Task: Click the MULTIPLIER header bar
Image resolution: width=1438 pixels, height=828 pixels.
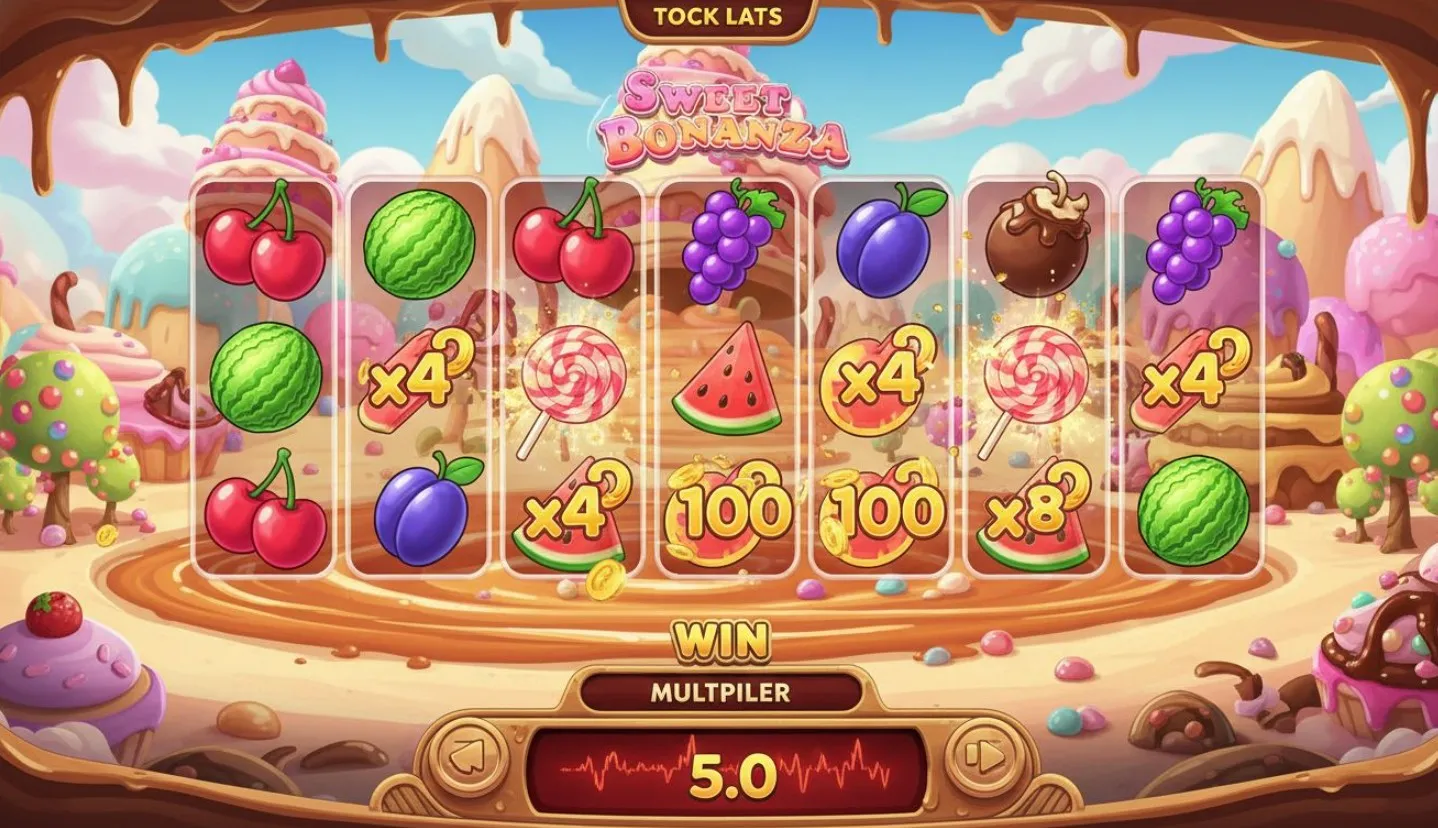Action: click(722, 688)
